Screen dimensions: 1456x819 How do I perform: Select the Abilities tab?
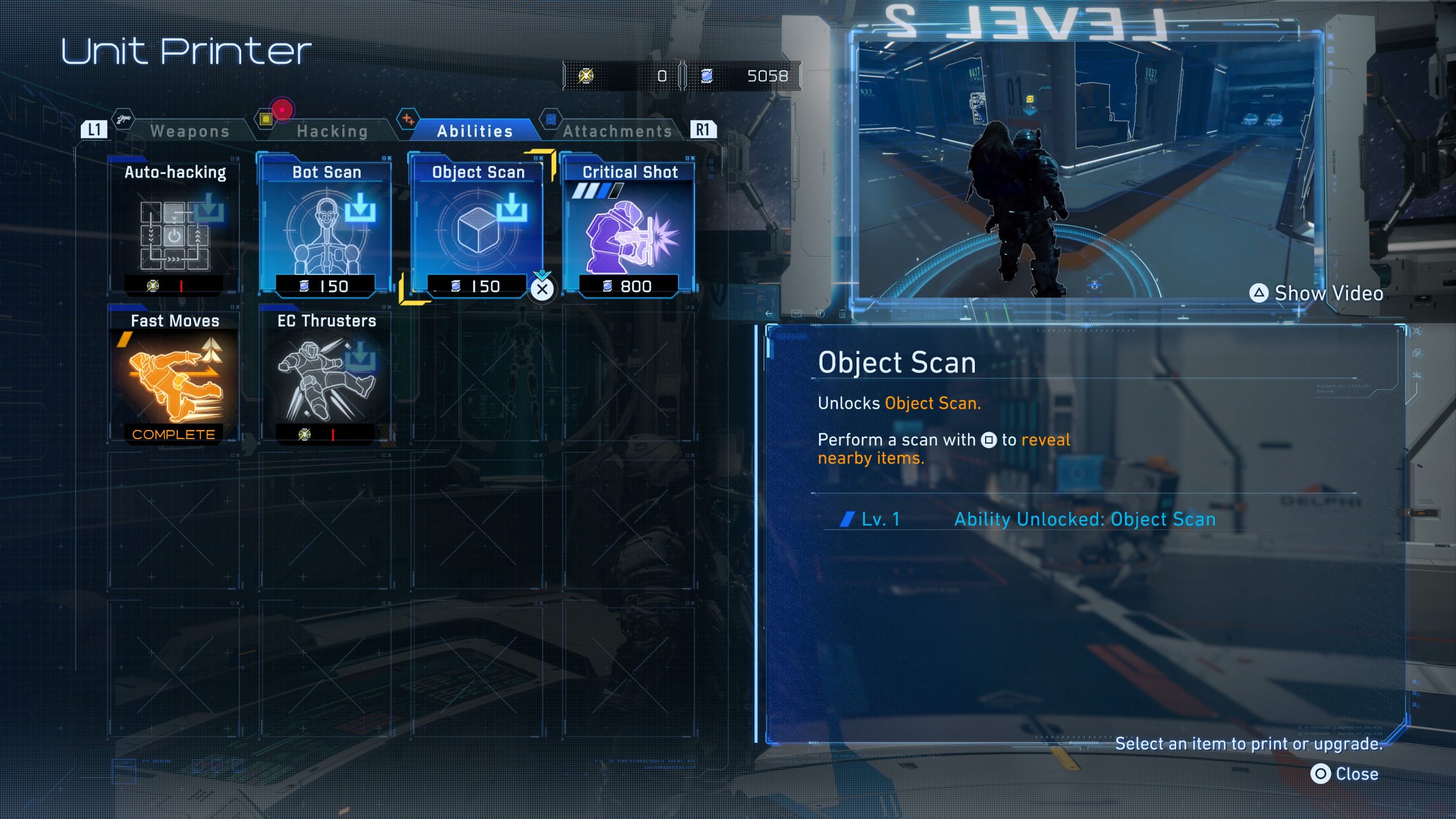[475, 131]
